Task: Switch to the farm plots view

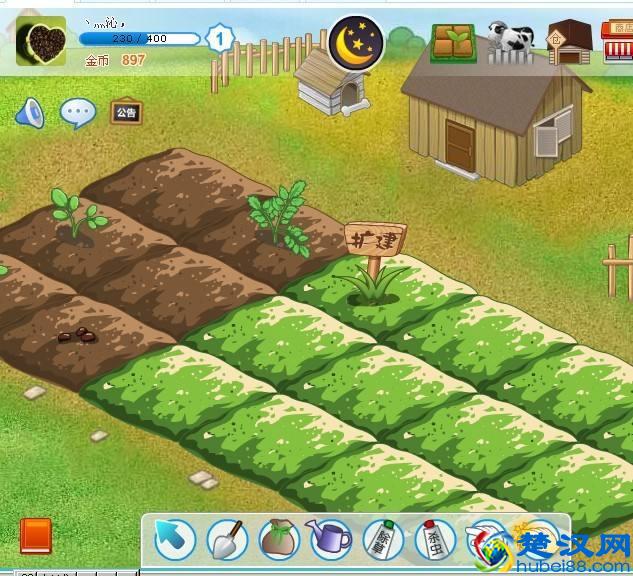Action: tap(453, 43)
